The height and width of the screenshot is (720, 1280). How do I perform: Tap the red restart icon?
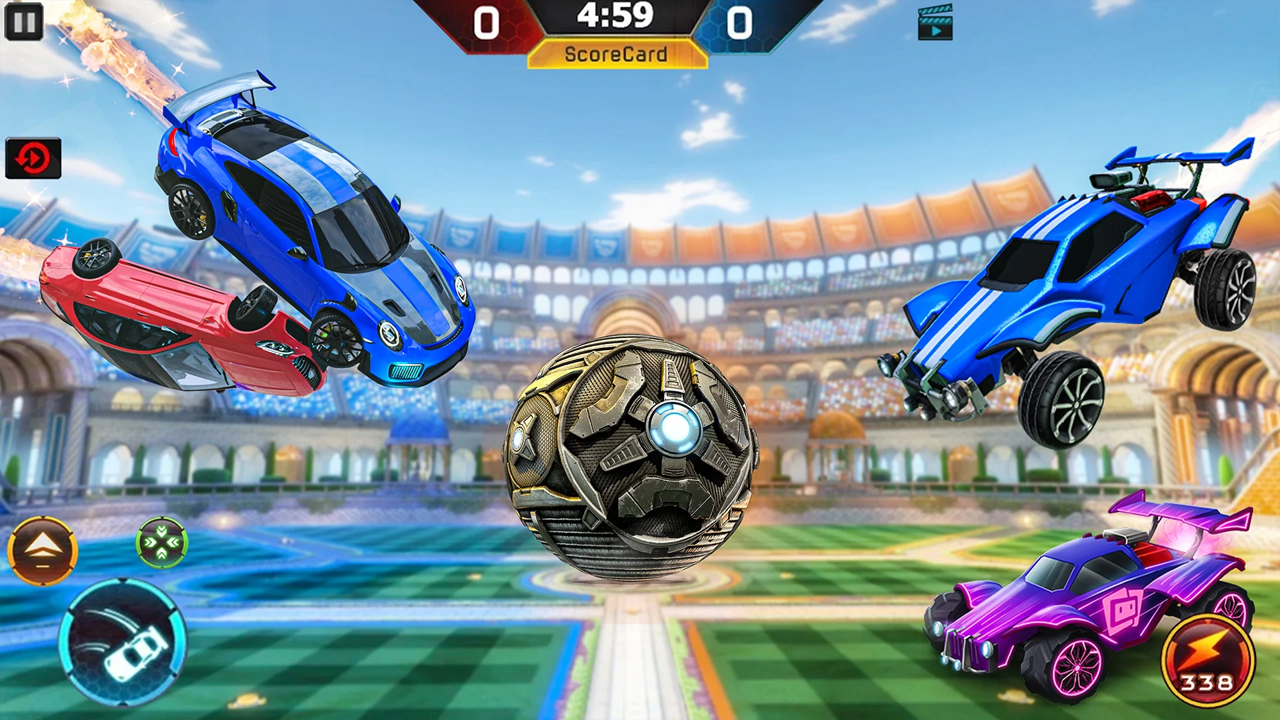click(33, 157)
